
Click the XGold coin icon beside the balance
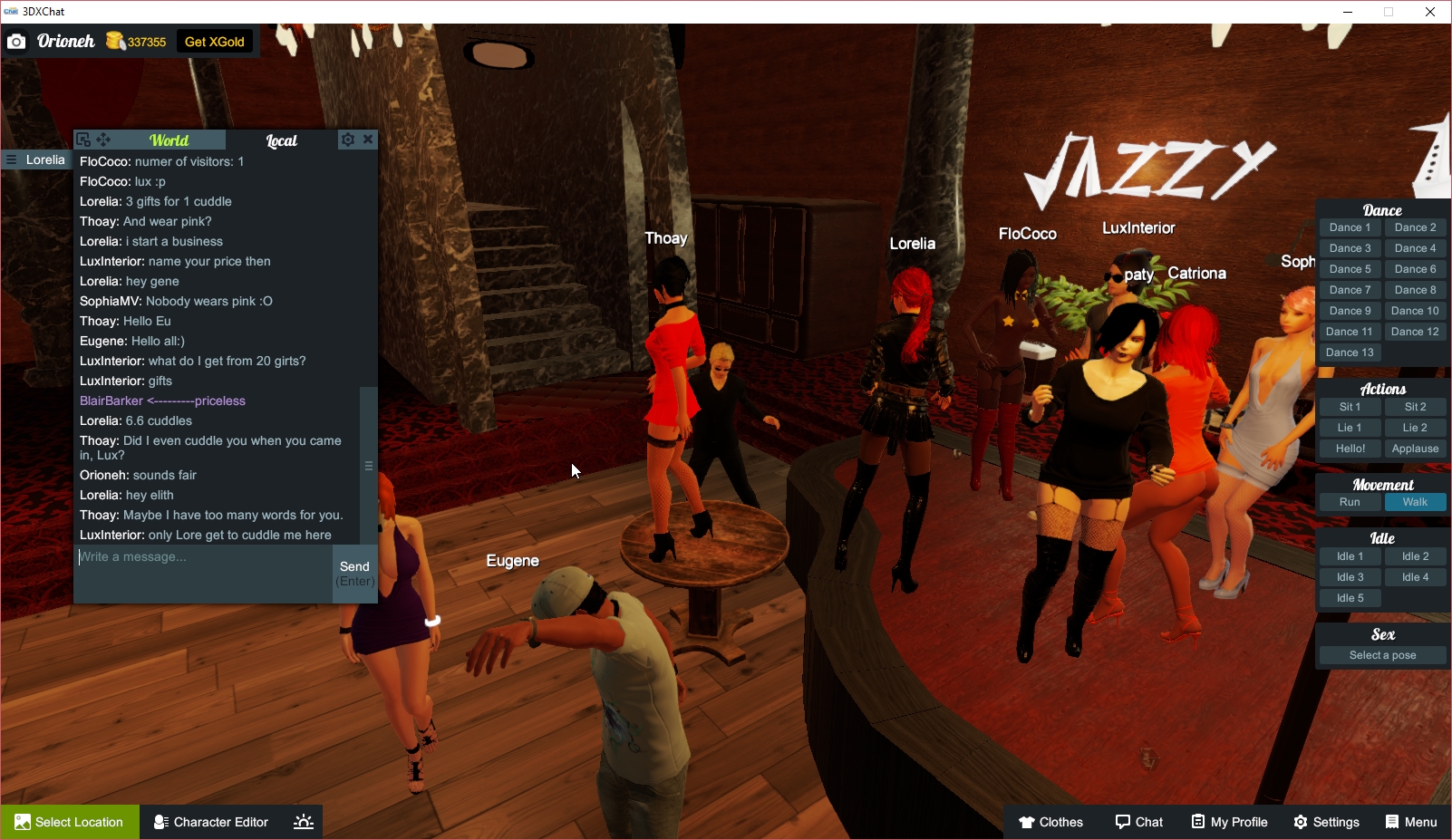[115, 41]
